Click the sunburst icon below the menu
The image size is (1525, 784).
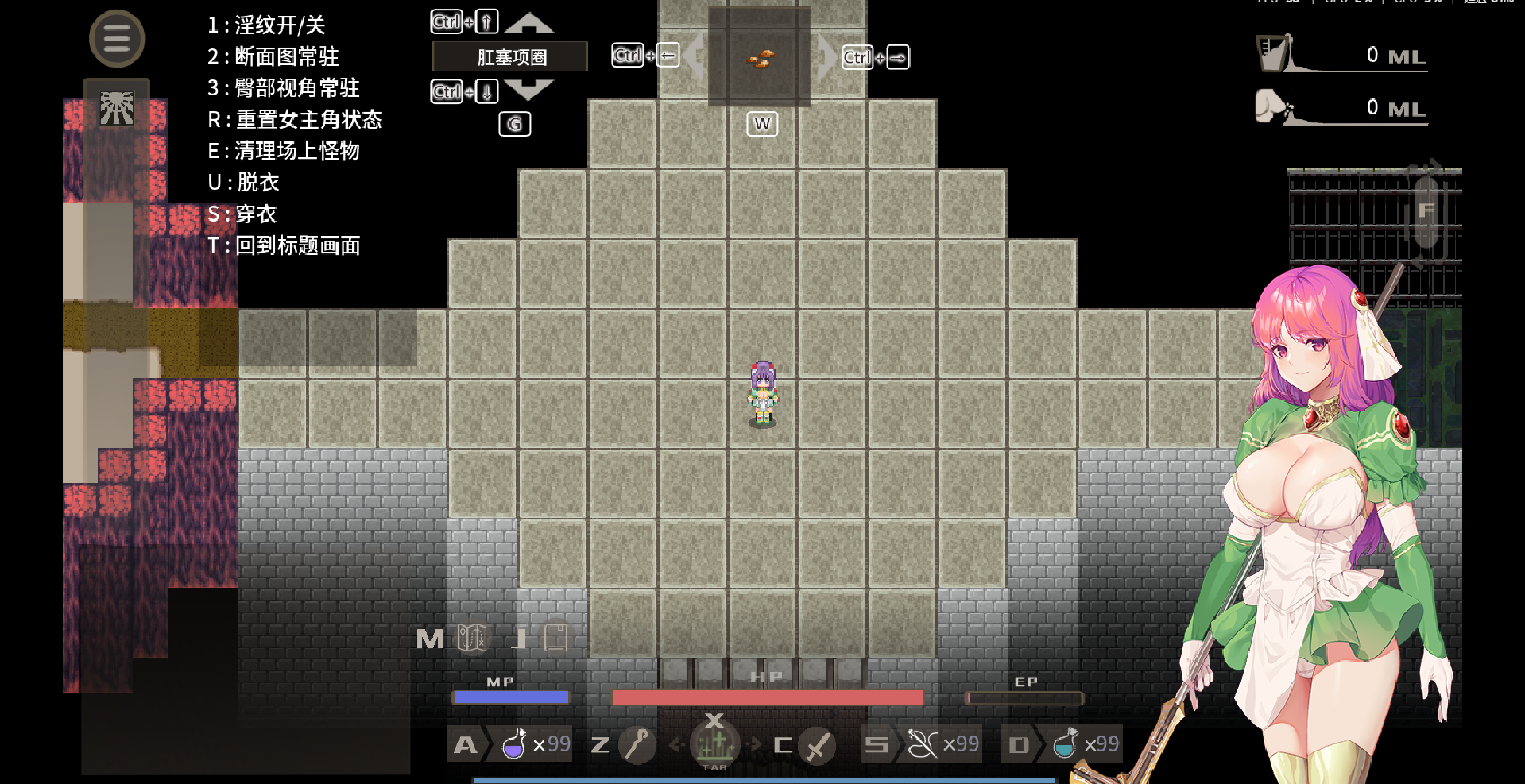click(x=117, y=108)
